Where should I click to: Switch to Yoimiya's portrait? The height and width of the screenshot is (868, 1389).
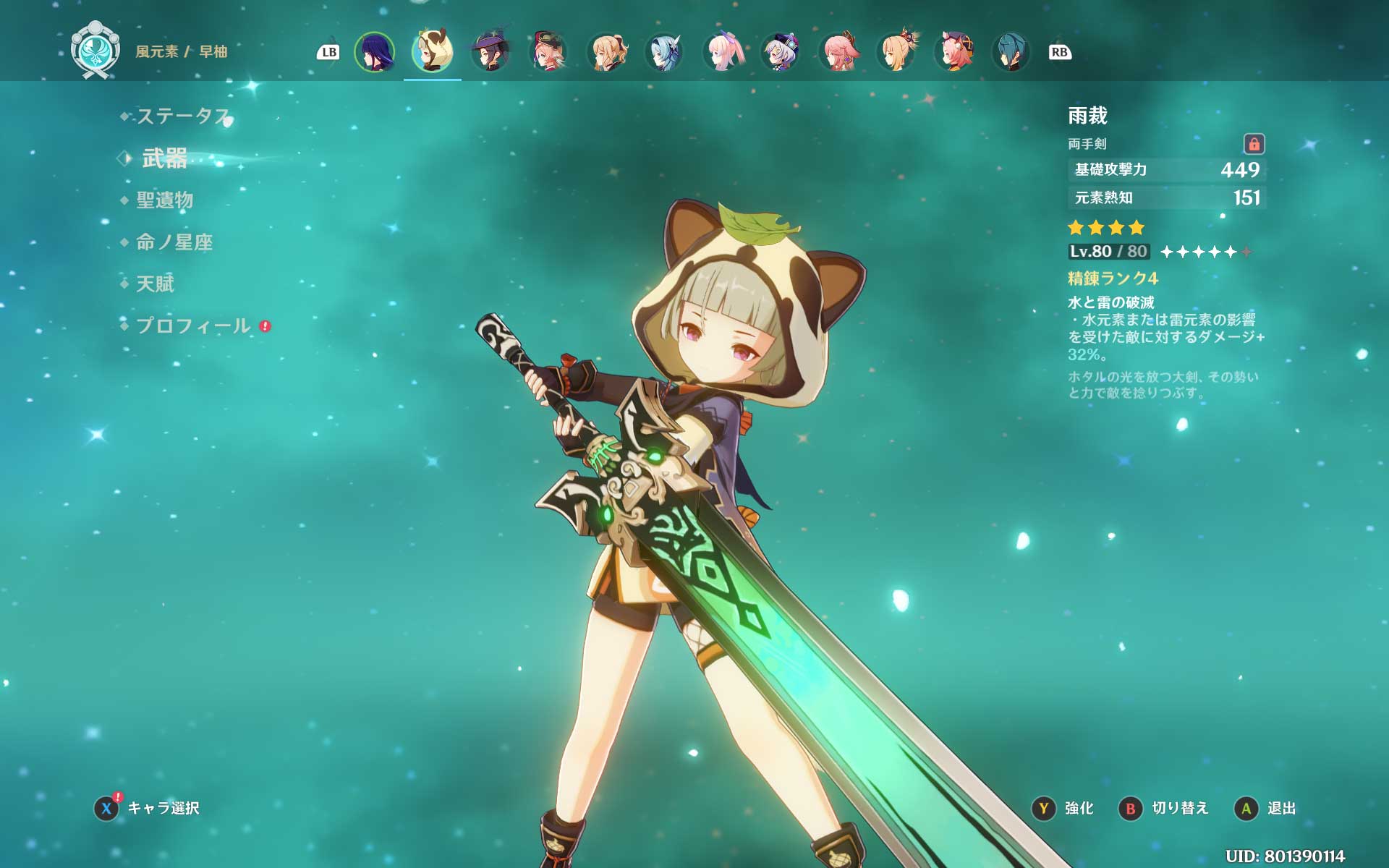[x=896, y=52]
